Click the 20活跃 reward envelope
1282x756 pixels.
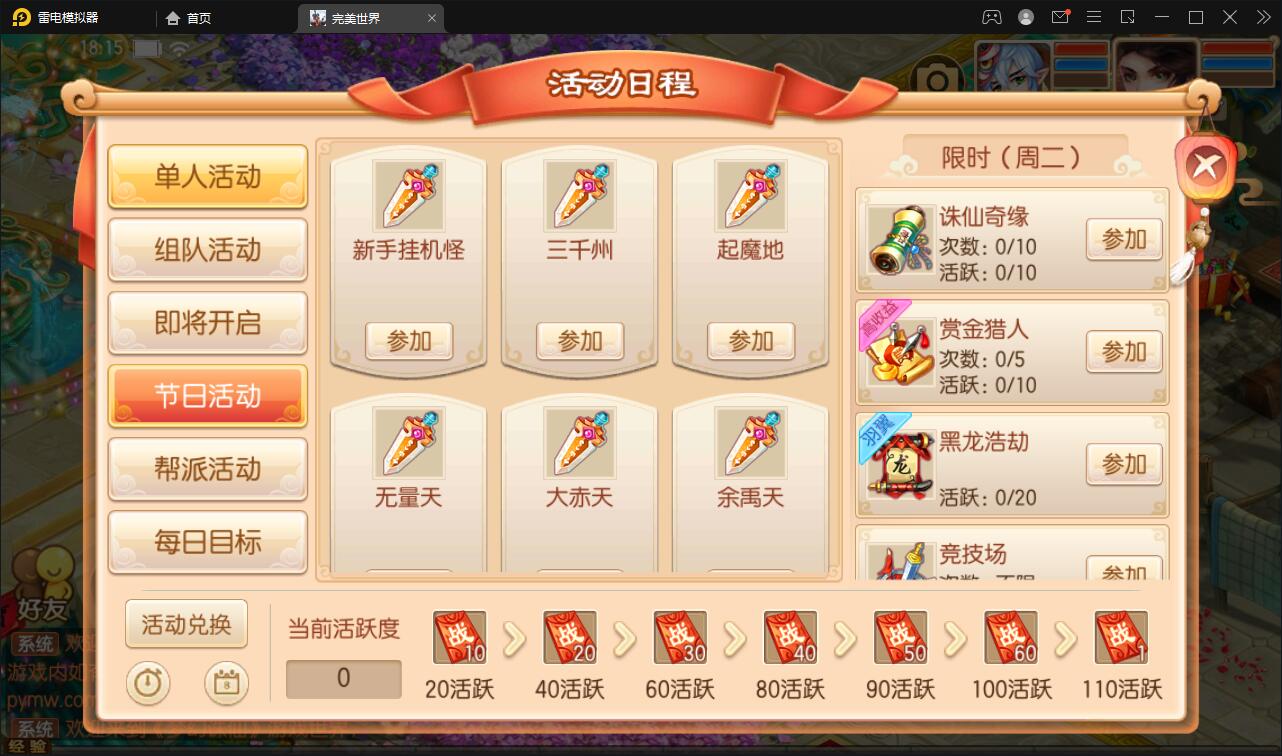[x=459, y=637]
